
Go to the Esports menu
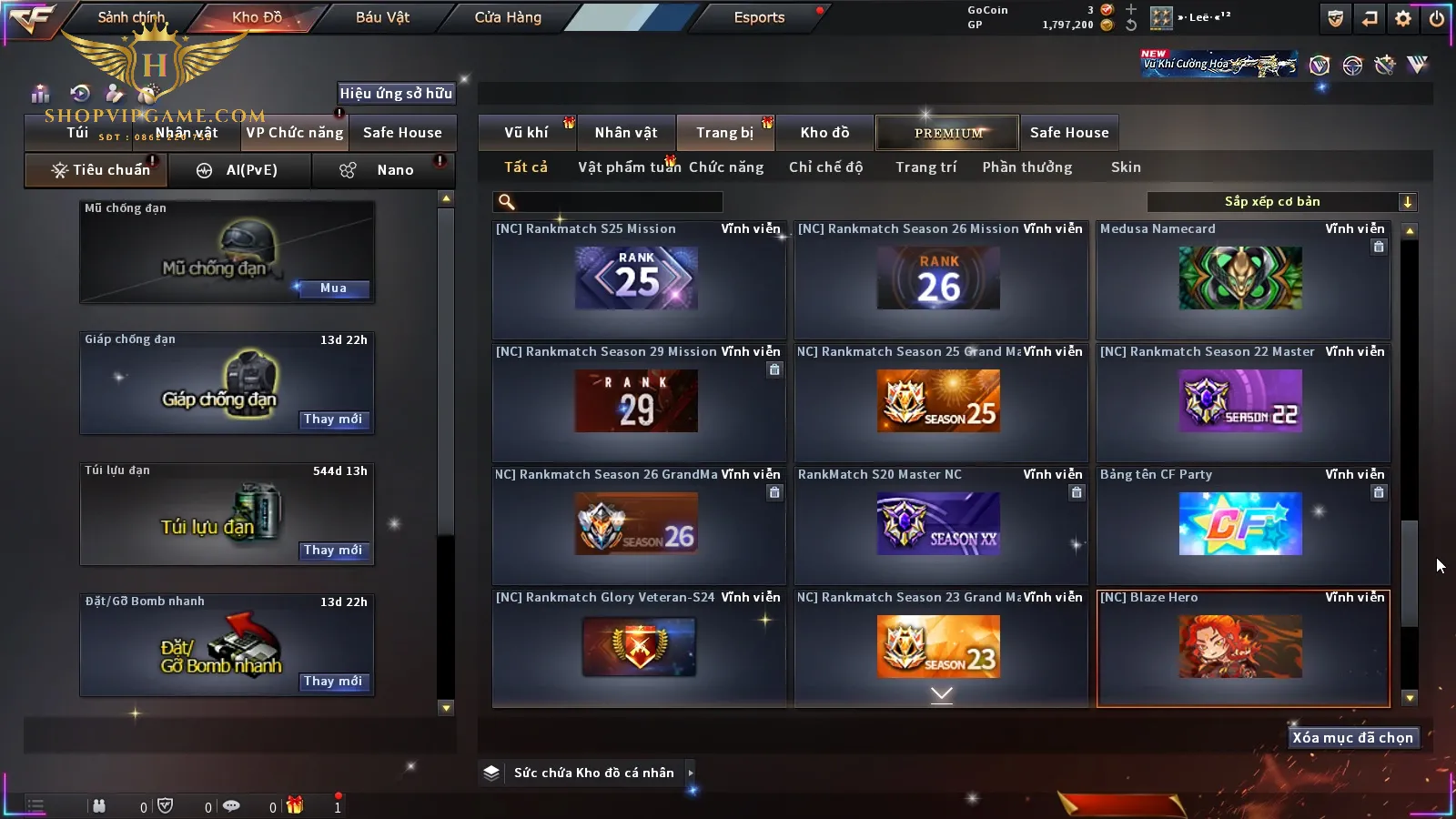pyautogui.click(x=759, y=17)
